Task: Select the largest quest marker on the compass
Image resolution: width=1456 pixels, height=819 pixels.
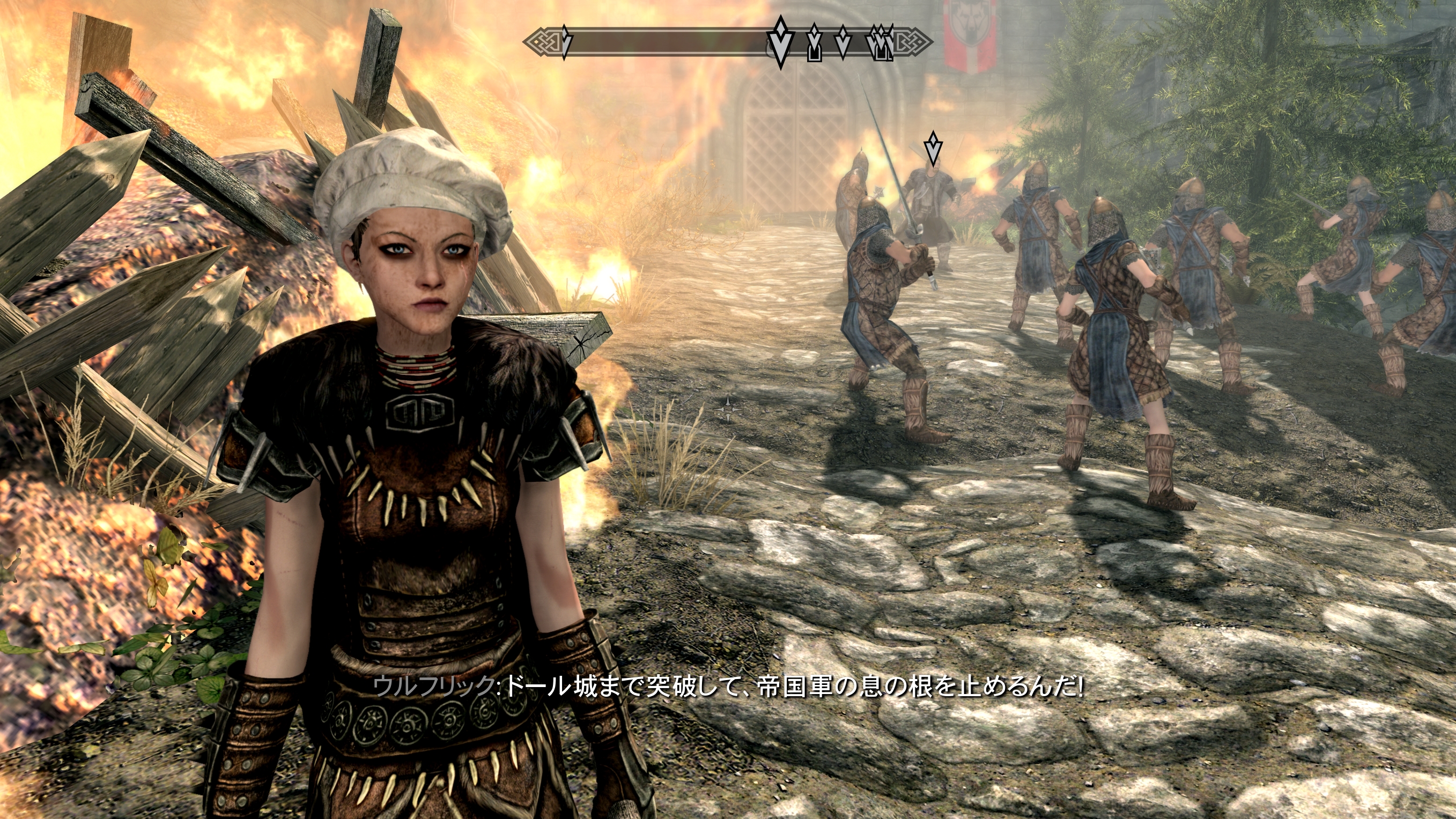Action: (x=781, y=43)
